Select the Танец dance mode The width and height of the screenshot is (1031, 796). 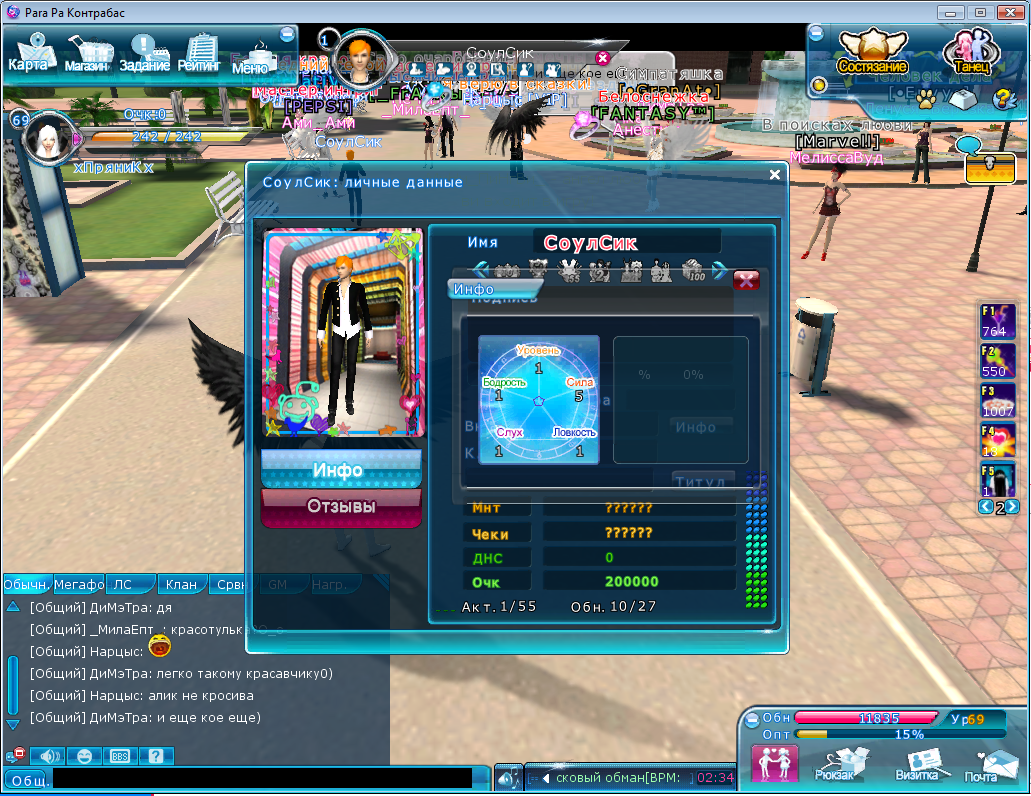pyautogui.click(x=967, y=51)
